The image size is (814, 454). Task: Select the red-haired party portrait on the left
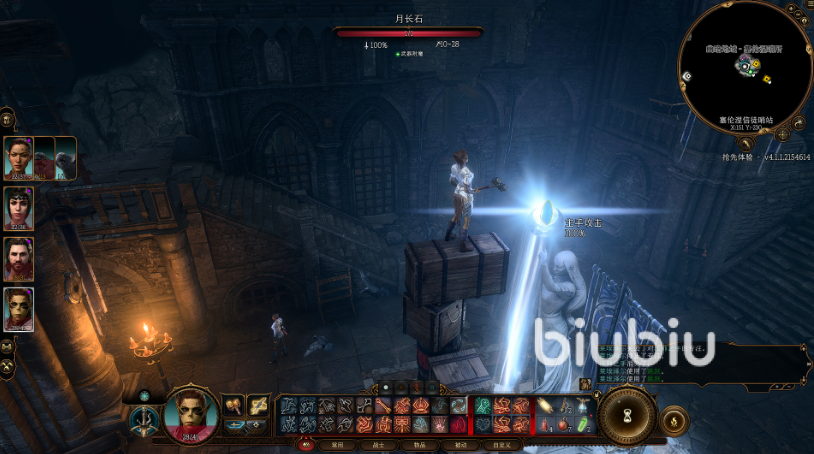[x=19, y=308]
